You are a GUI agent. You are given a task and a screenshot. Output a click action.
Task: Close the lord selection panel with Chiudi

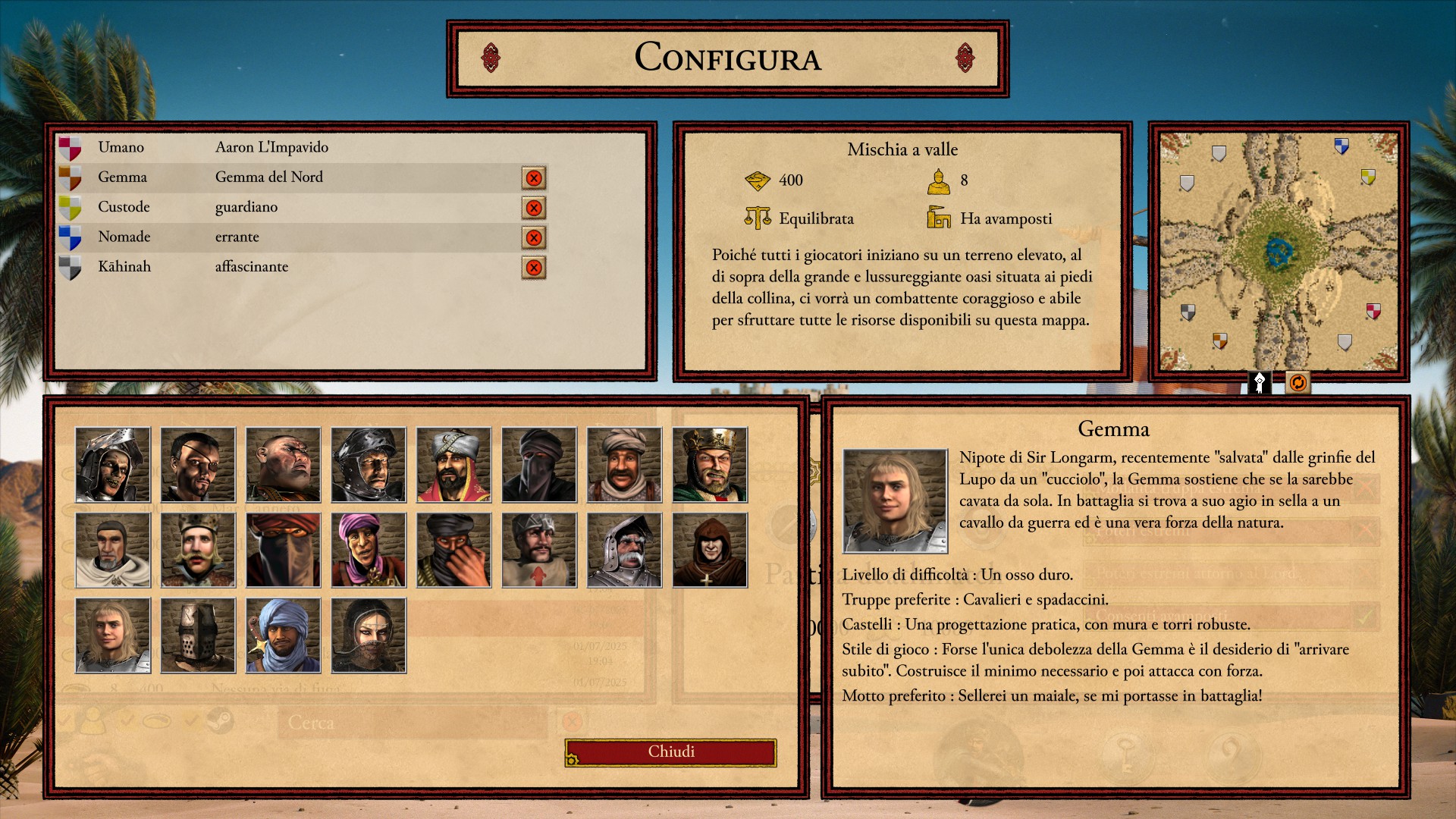670,752
